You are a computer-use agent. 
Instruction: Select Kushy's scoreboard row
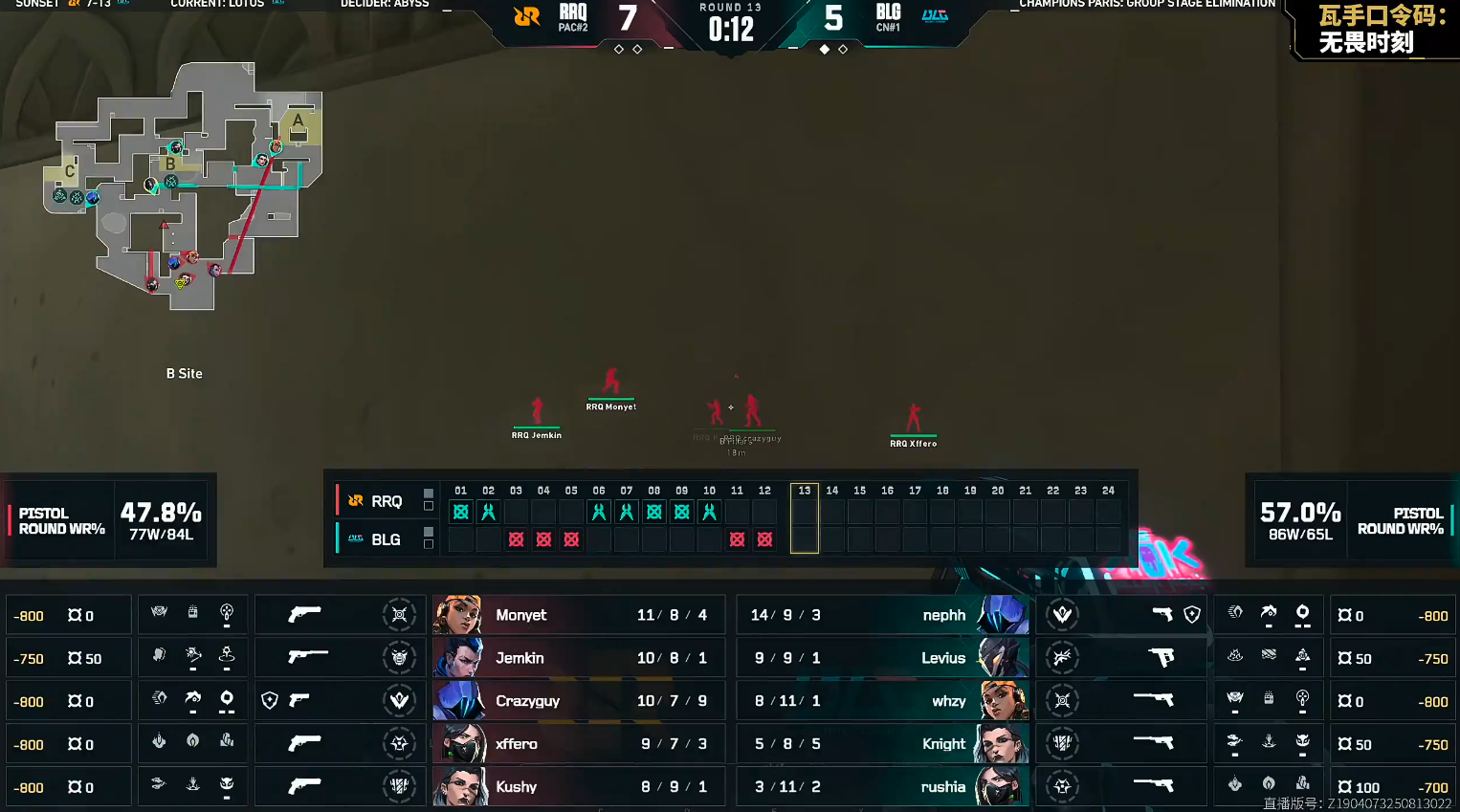[579, 787]
